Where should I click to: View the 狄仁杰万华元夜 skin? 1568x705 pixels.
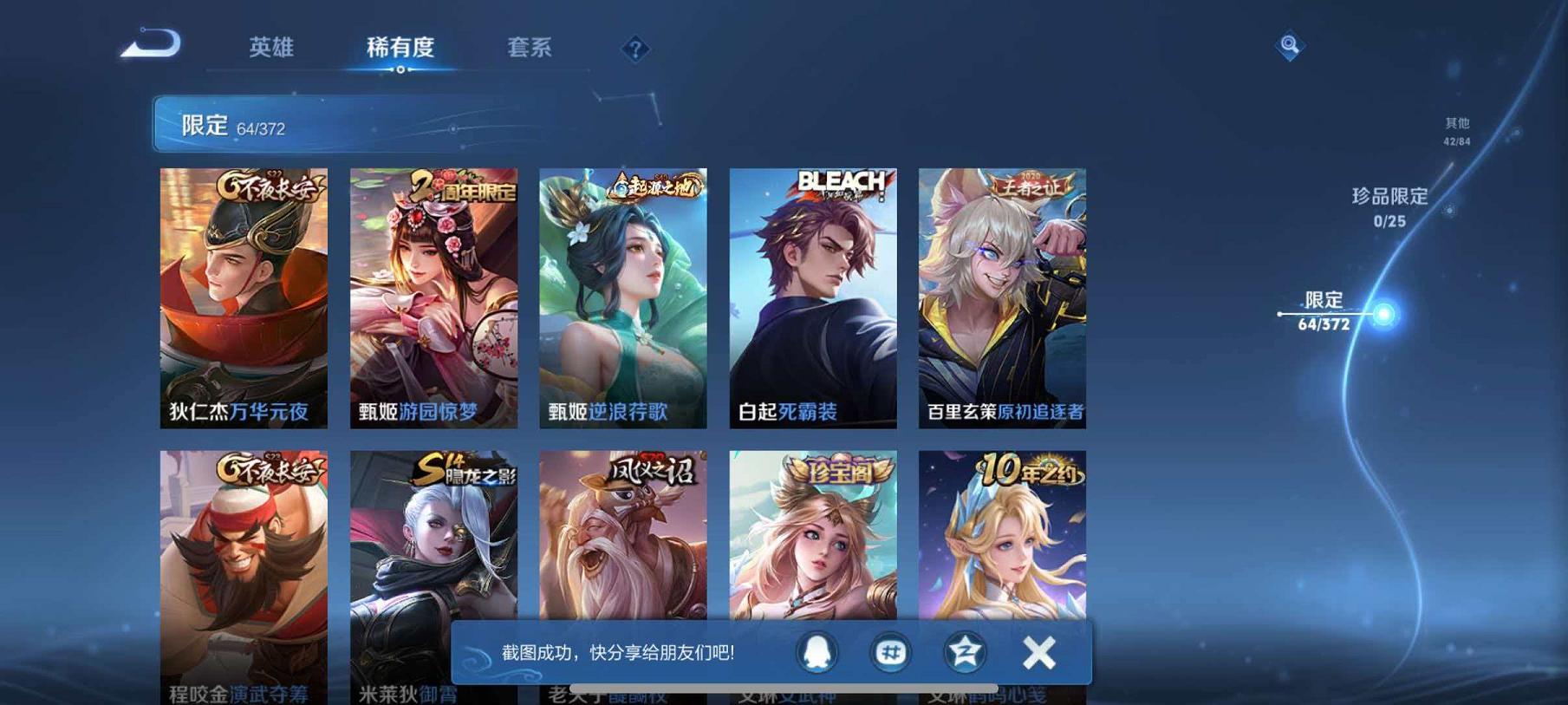pos(244,299)
